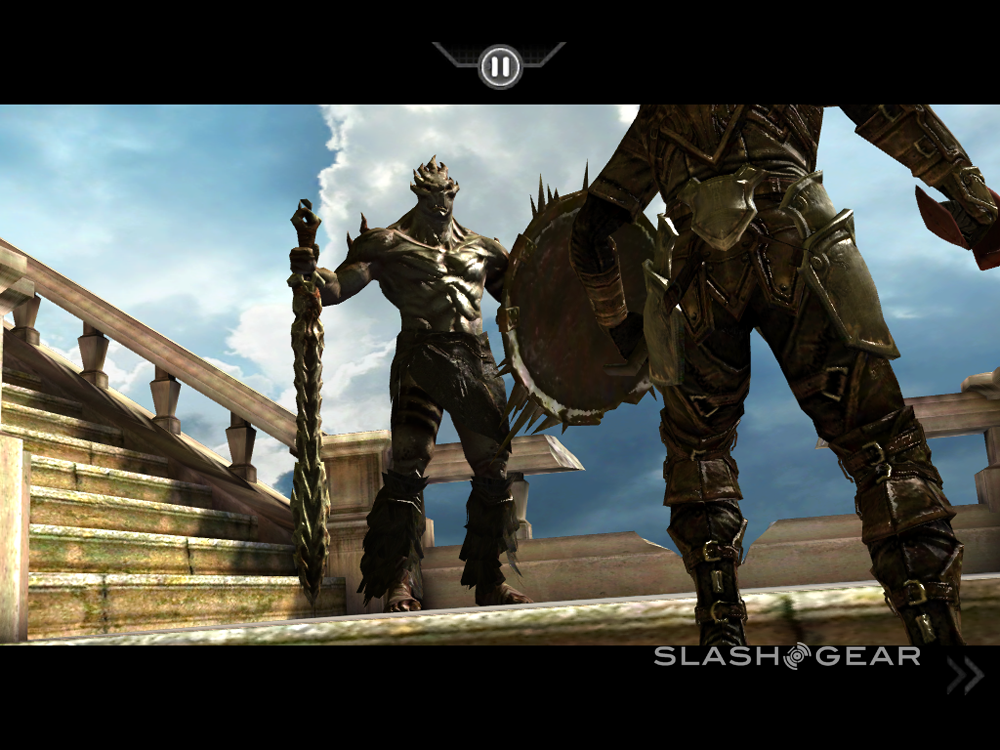This screenshot has width=1000, height=750.
Task: Pause the game with the top button
Action: [x=499, y=67]
